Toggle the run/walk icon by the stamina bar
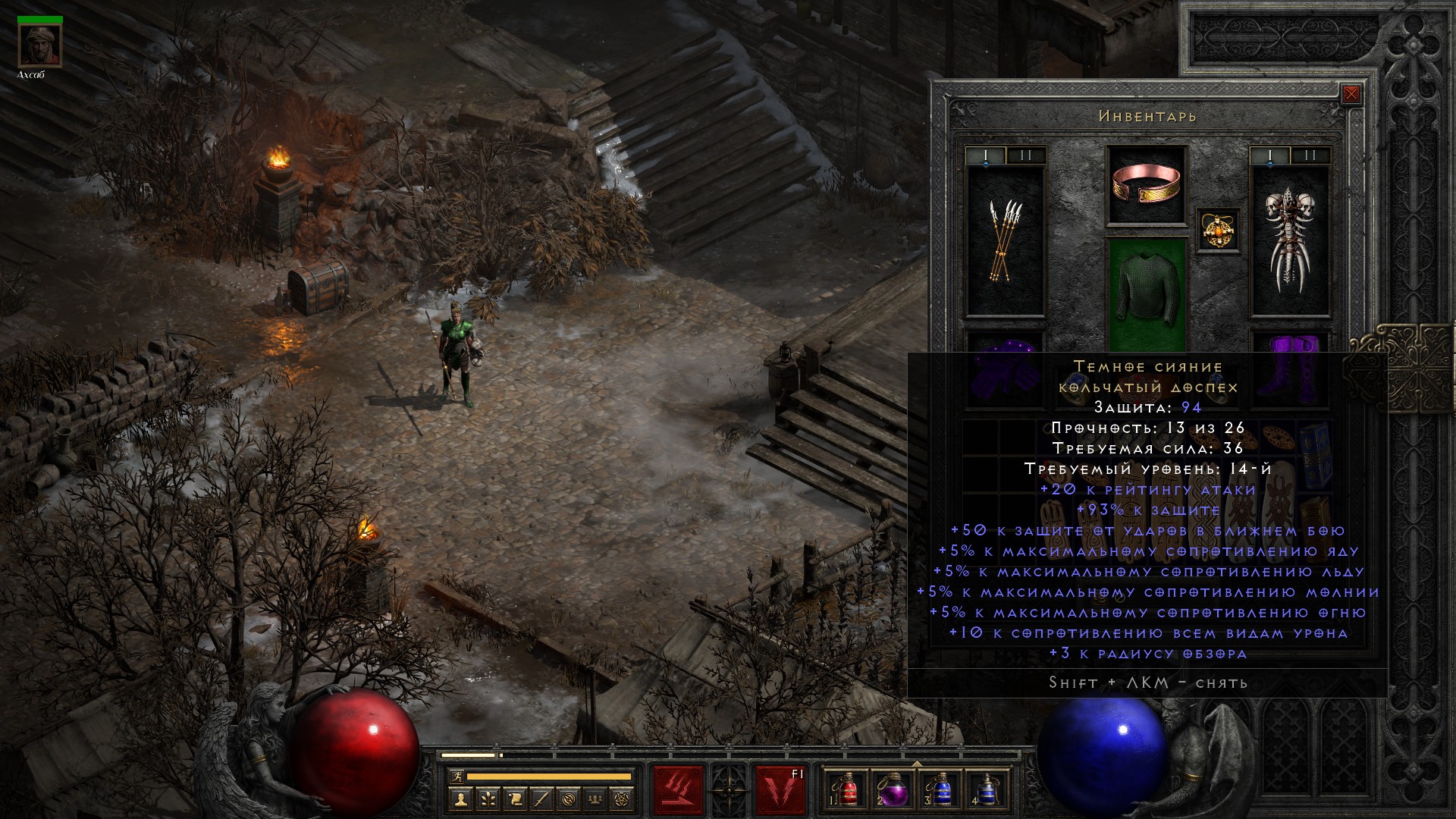Screen dimensions: 1456x819 [456, 777]
